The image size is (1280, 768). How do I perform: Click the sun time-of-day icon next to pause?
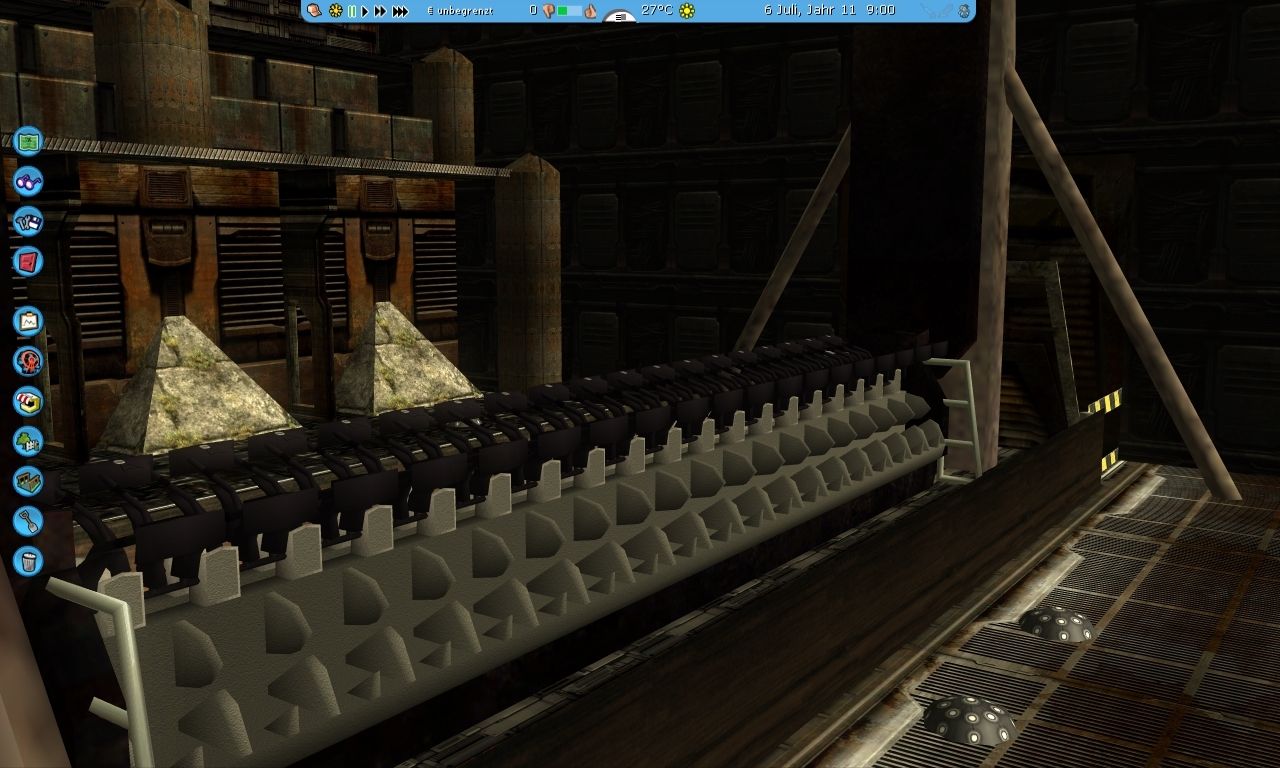tap(335, 11)
